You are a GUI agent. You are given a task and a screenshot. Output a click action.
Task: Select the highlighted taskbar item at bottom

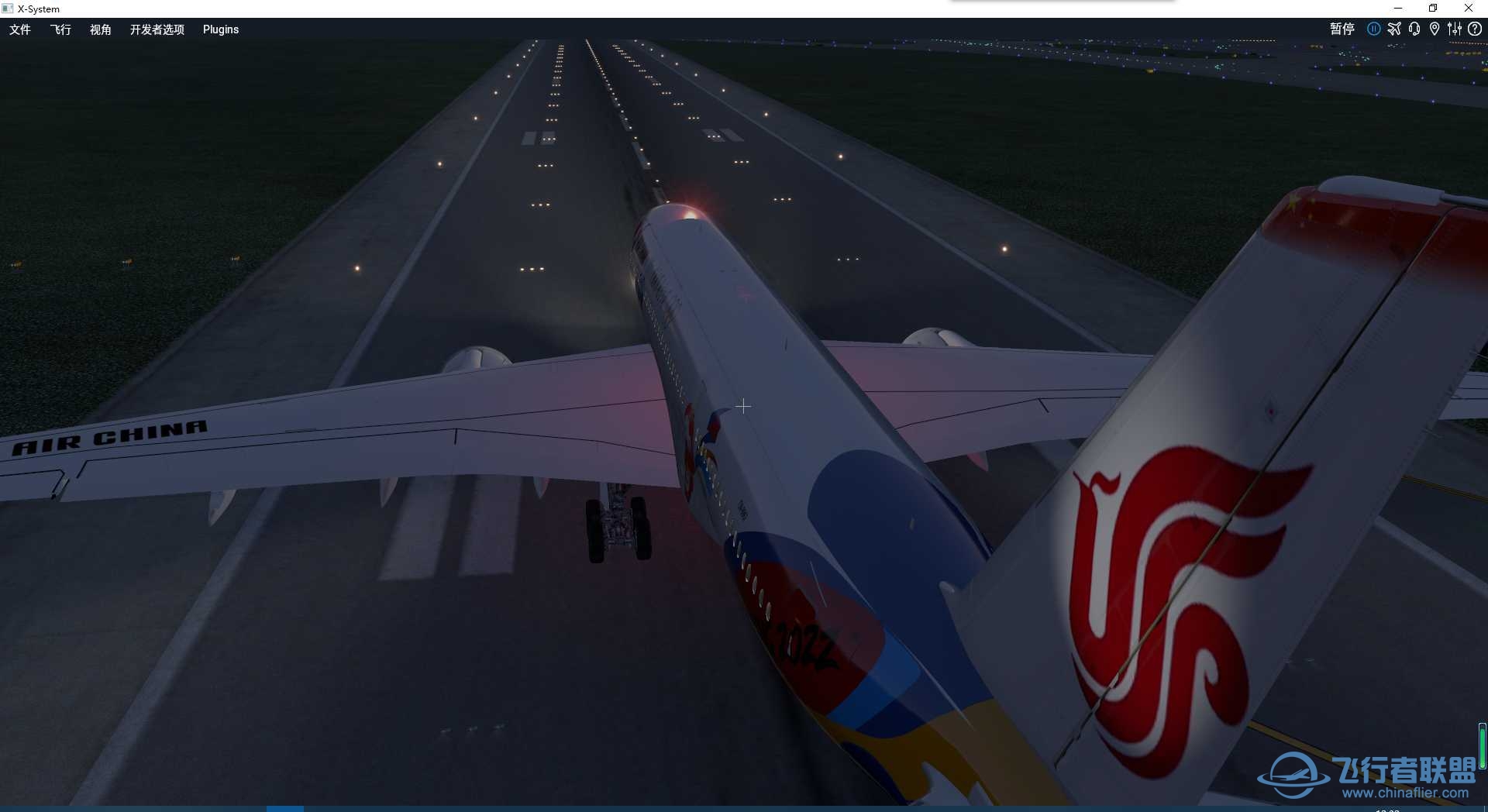(x=285, y=808)
